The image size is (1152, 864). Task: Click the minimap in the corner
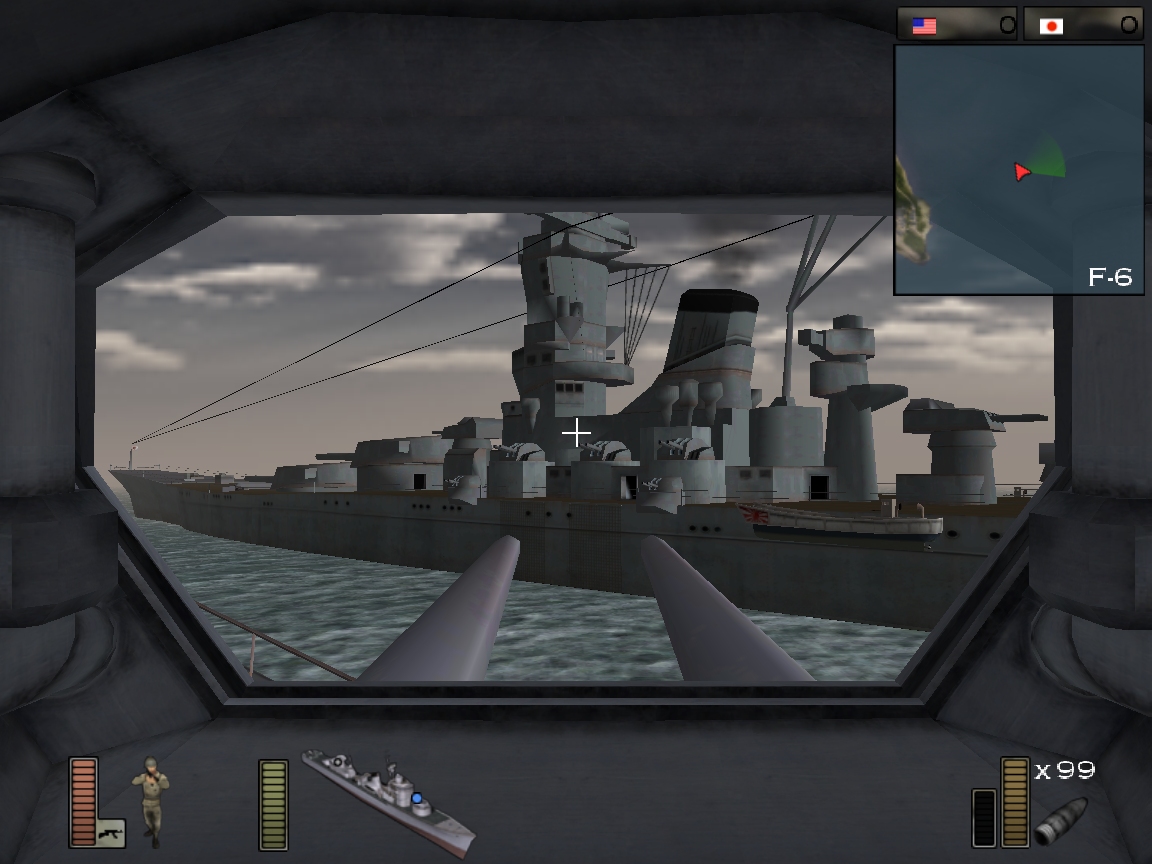(x=1018, y=169)
